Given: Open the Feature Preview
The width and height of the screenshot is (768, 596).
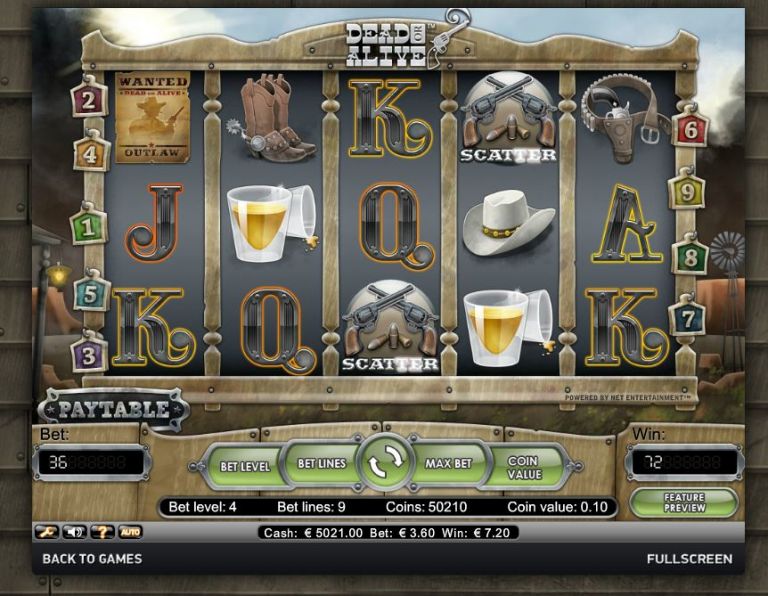Looking at the screenshot, I should [683, 502].
